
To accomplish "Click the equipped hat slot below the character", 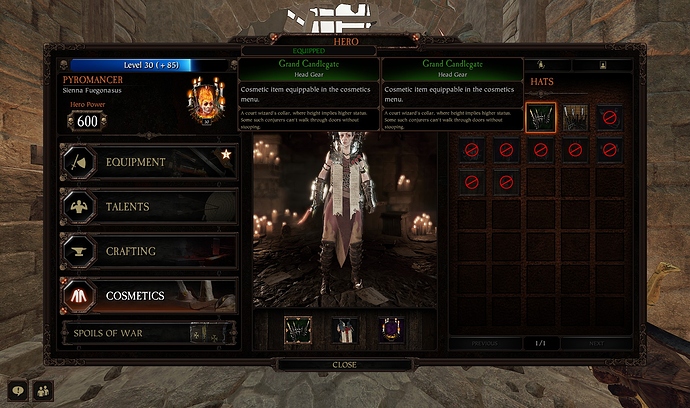I will point(298,330).
